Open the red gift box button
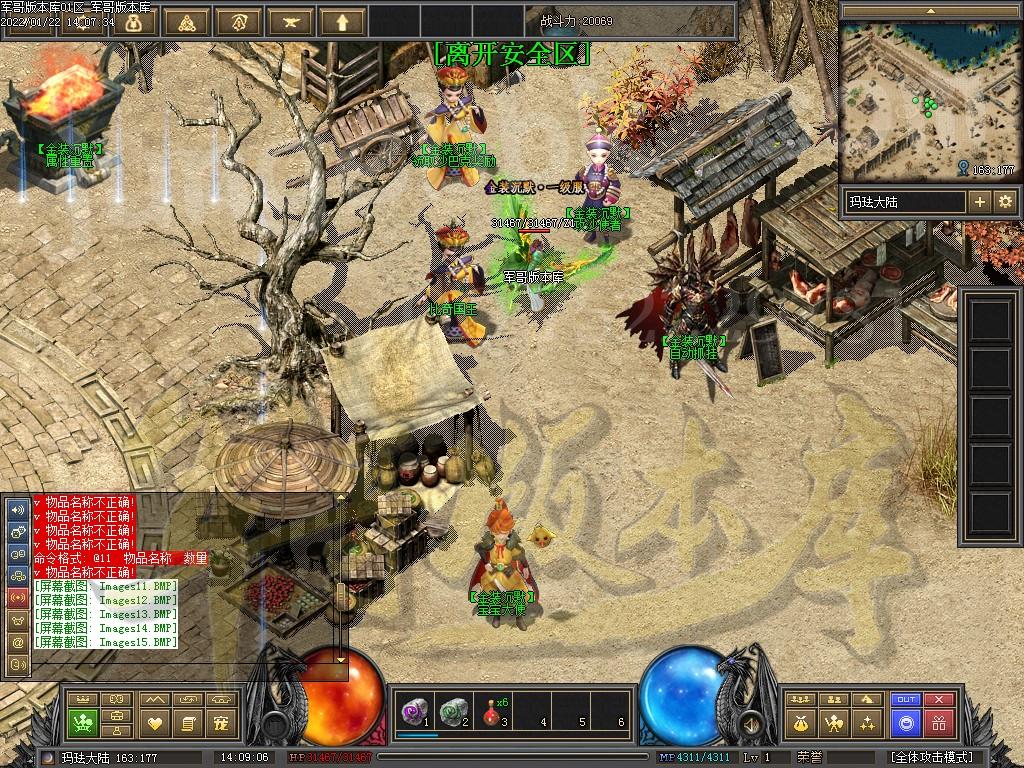This screenshot has width=1024, height=768. pyautogui.click(x=938, y=722)
